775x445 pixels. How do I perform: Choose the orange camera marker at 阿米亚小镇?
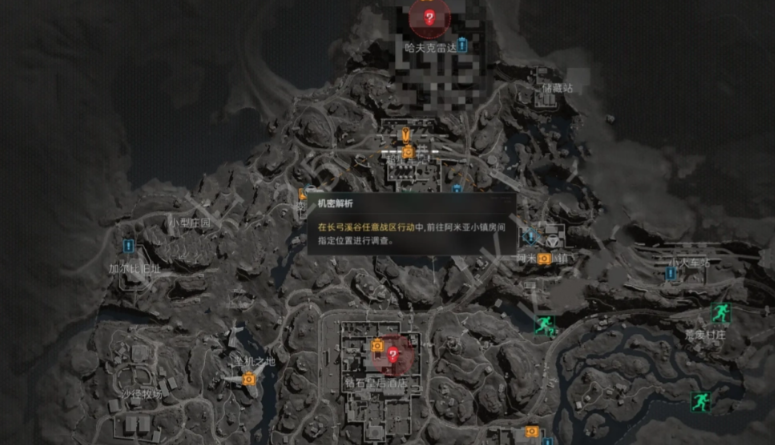tap(544, 258)
